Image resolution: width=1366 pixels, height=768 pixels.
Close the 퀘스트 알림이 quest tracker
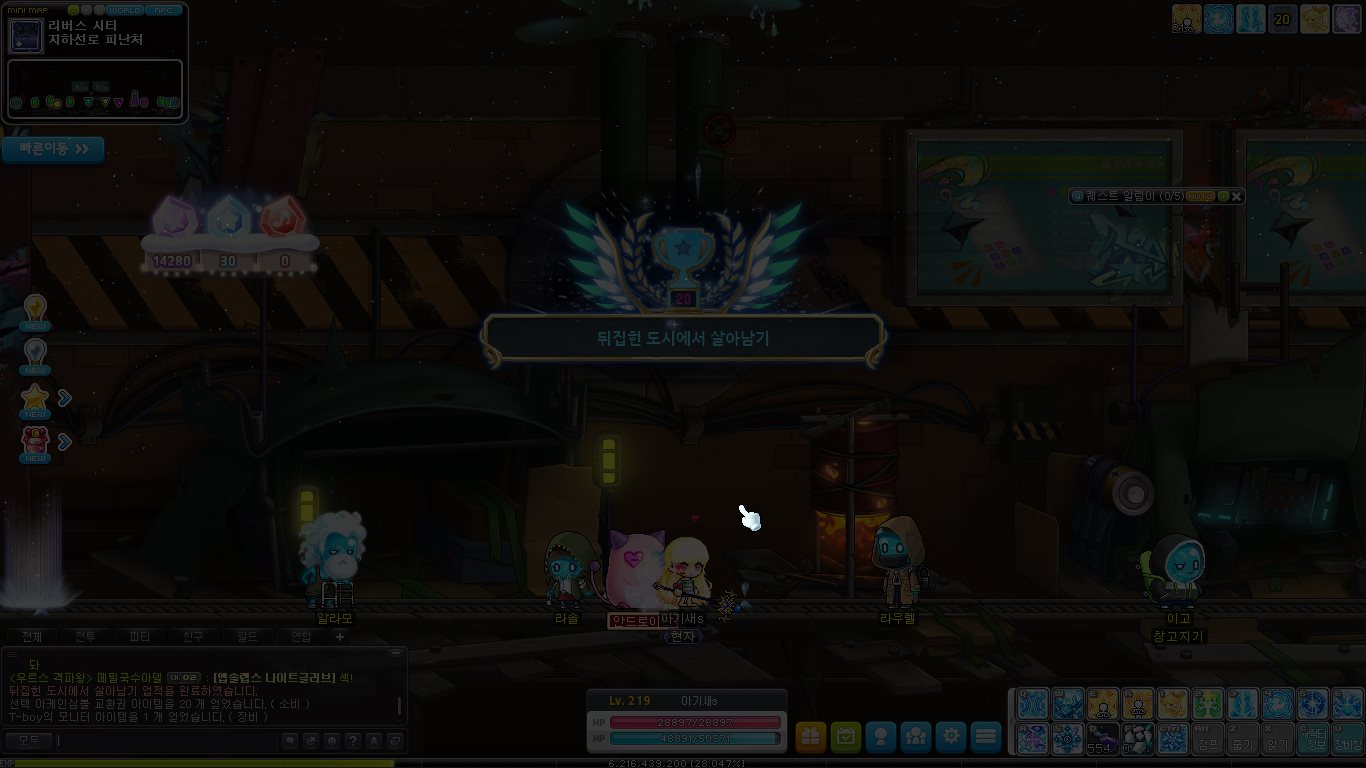coord(1237,196)
